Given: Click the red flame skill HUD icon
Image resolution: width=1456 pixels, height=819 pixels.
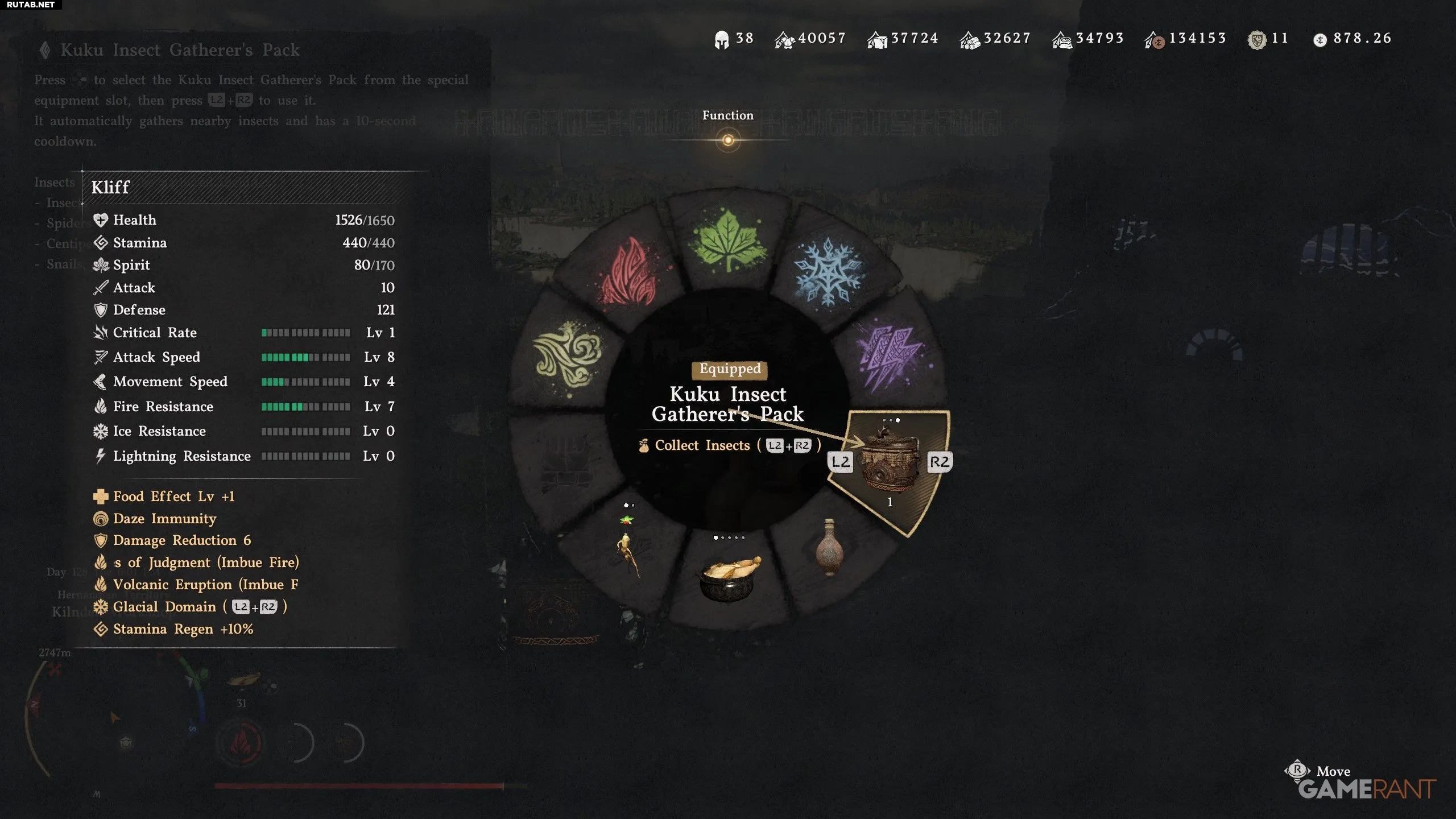Looking at the screenshot, I should tap(241, 742).
